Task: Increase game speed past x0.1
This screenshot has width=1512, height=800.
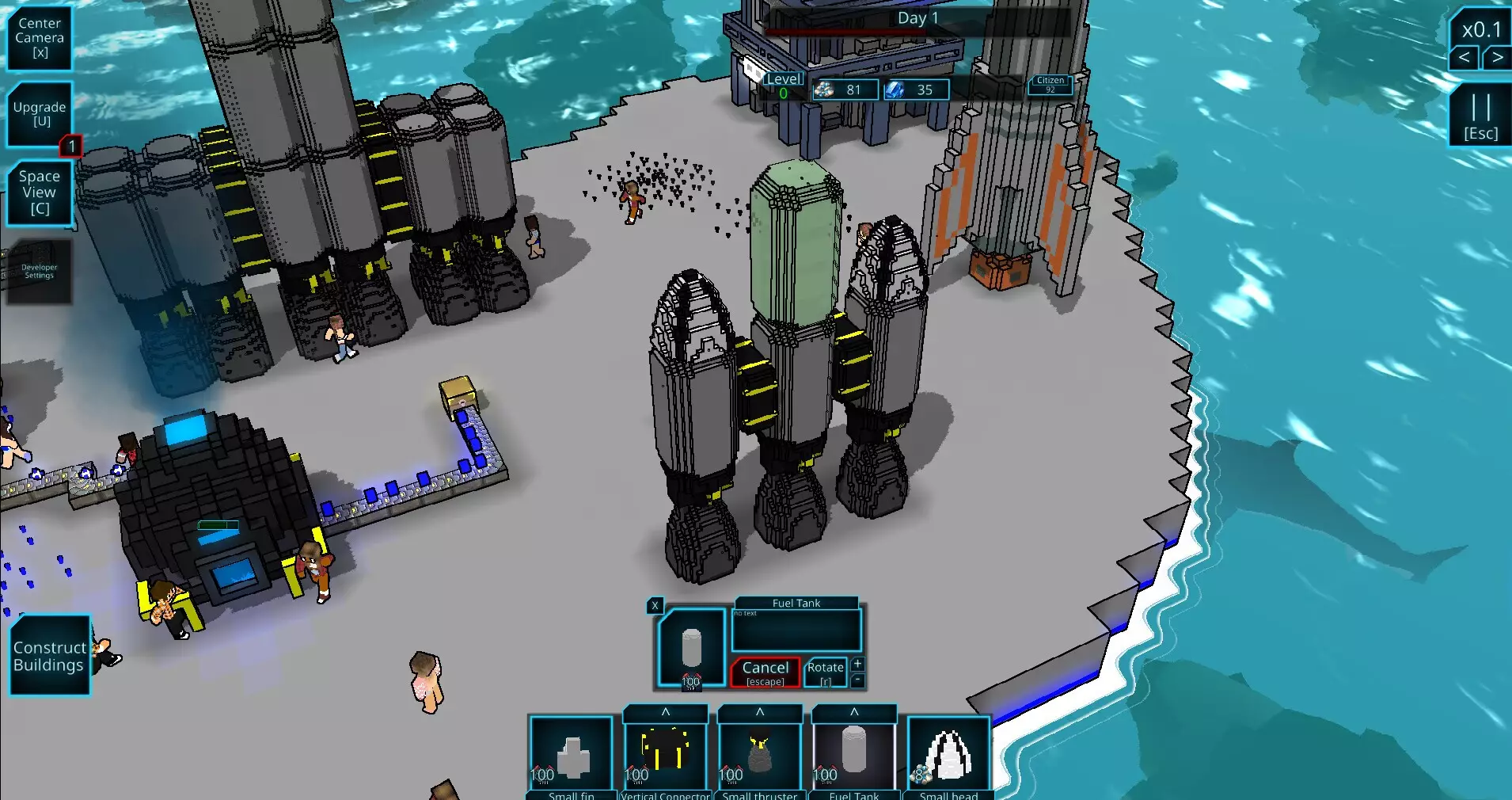Action: (1499, 57)
